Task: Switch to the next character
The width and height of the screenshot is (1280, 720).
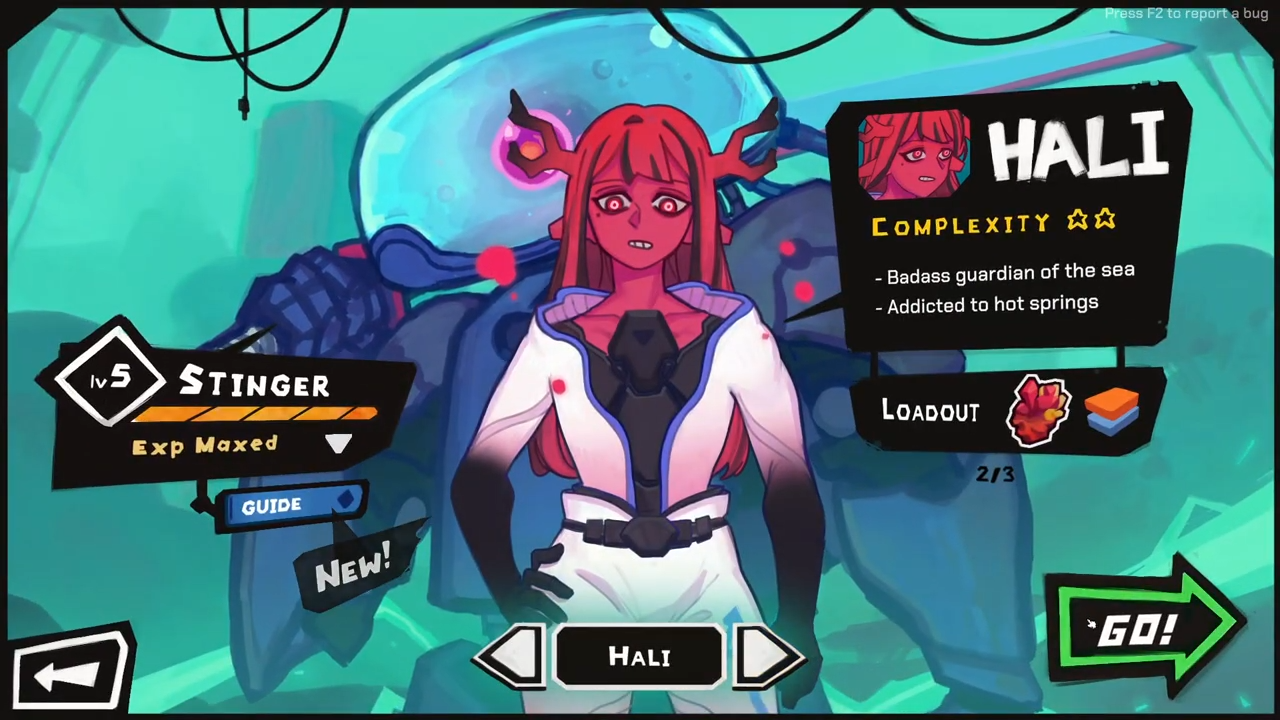Action: tap(767, 656)
